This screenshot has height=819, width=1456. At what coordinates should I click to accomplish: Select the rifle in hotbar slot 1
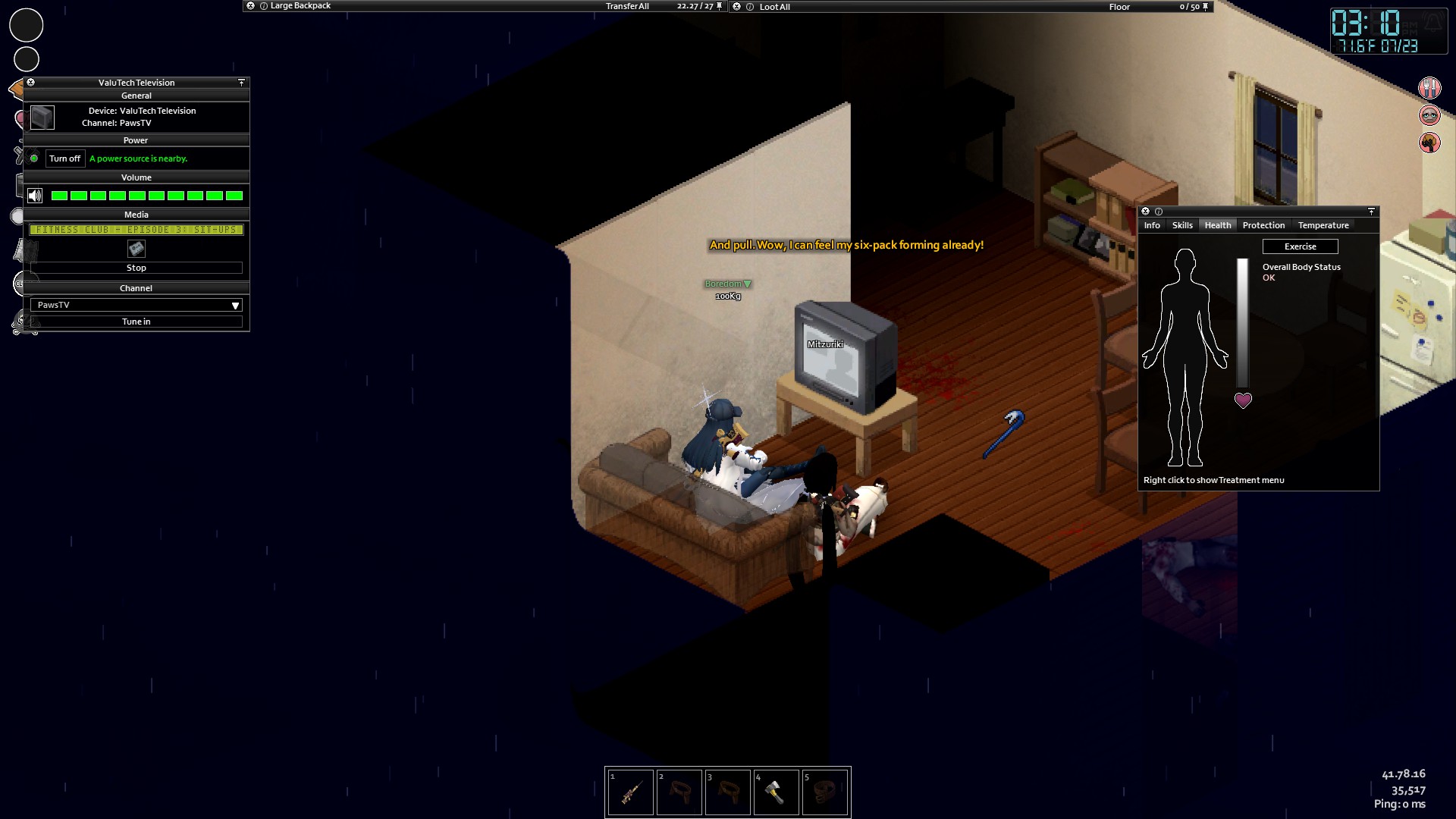[x=631, y=792]
